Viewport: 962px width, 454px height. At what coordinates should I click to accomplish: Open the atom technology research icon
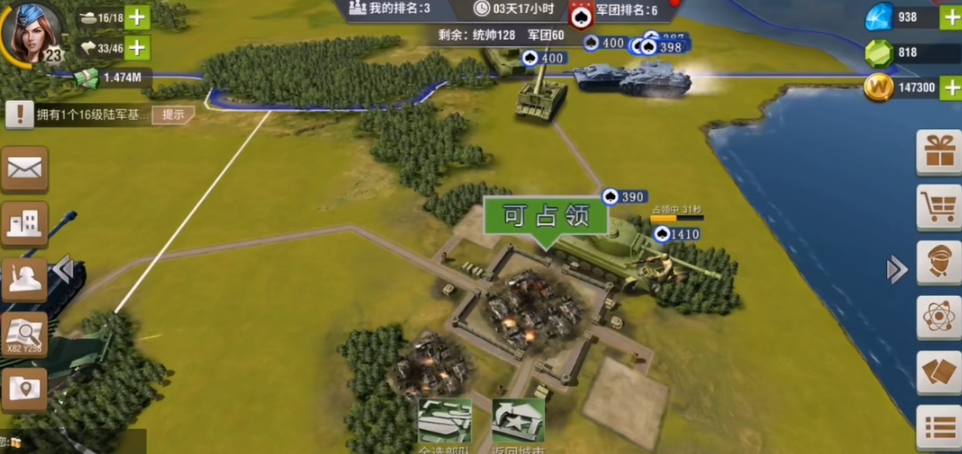point(939,318)
